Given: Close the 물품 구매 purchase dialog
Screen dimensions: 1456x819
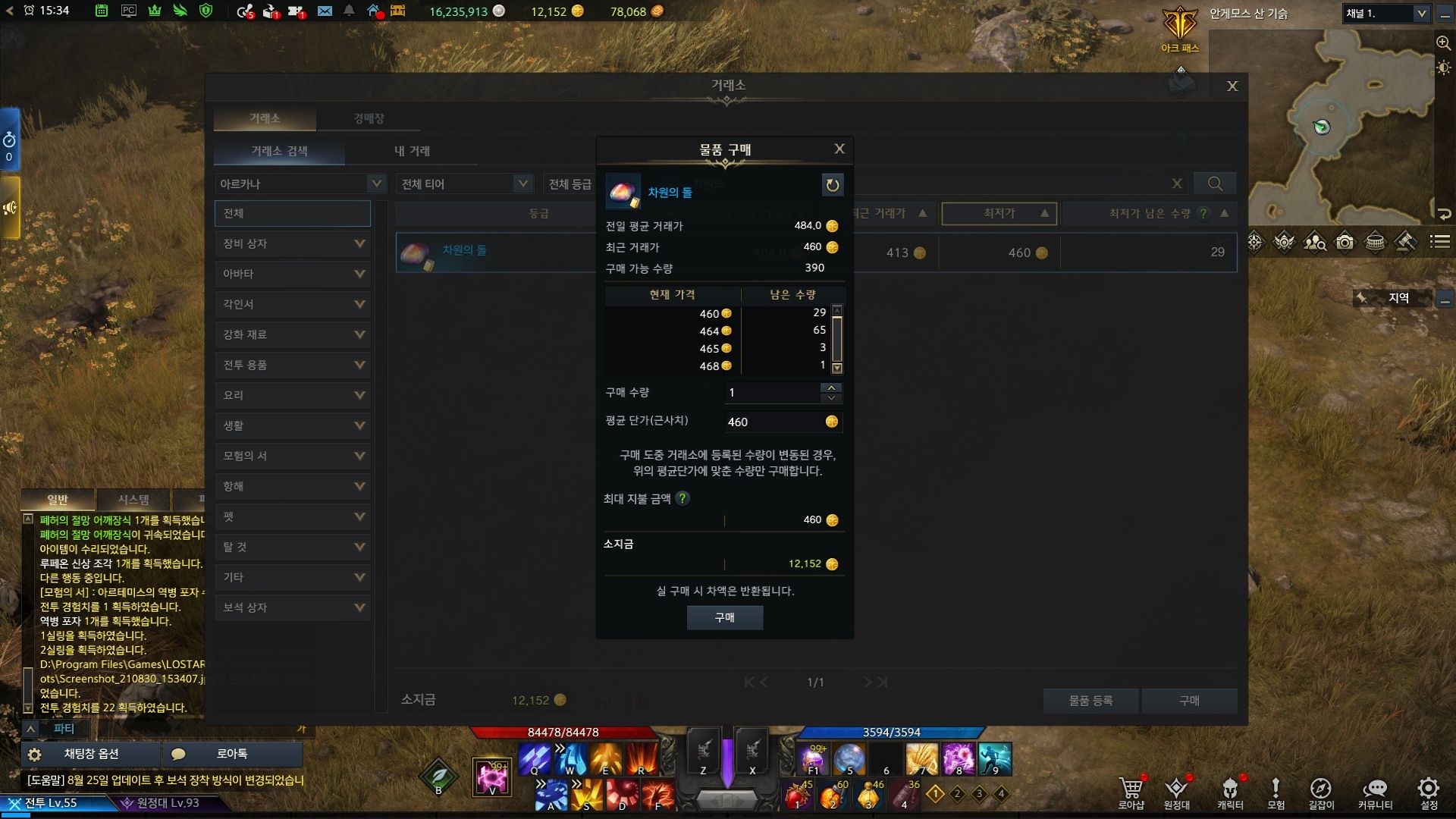Looking at the screenshot, I should point(839,149).
